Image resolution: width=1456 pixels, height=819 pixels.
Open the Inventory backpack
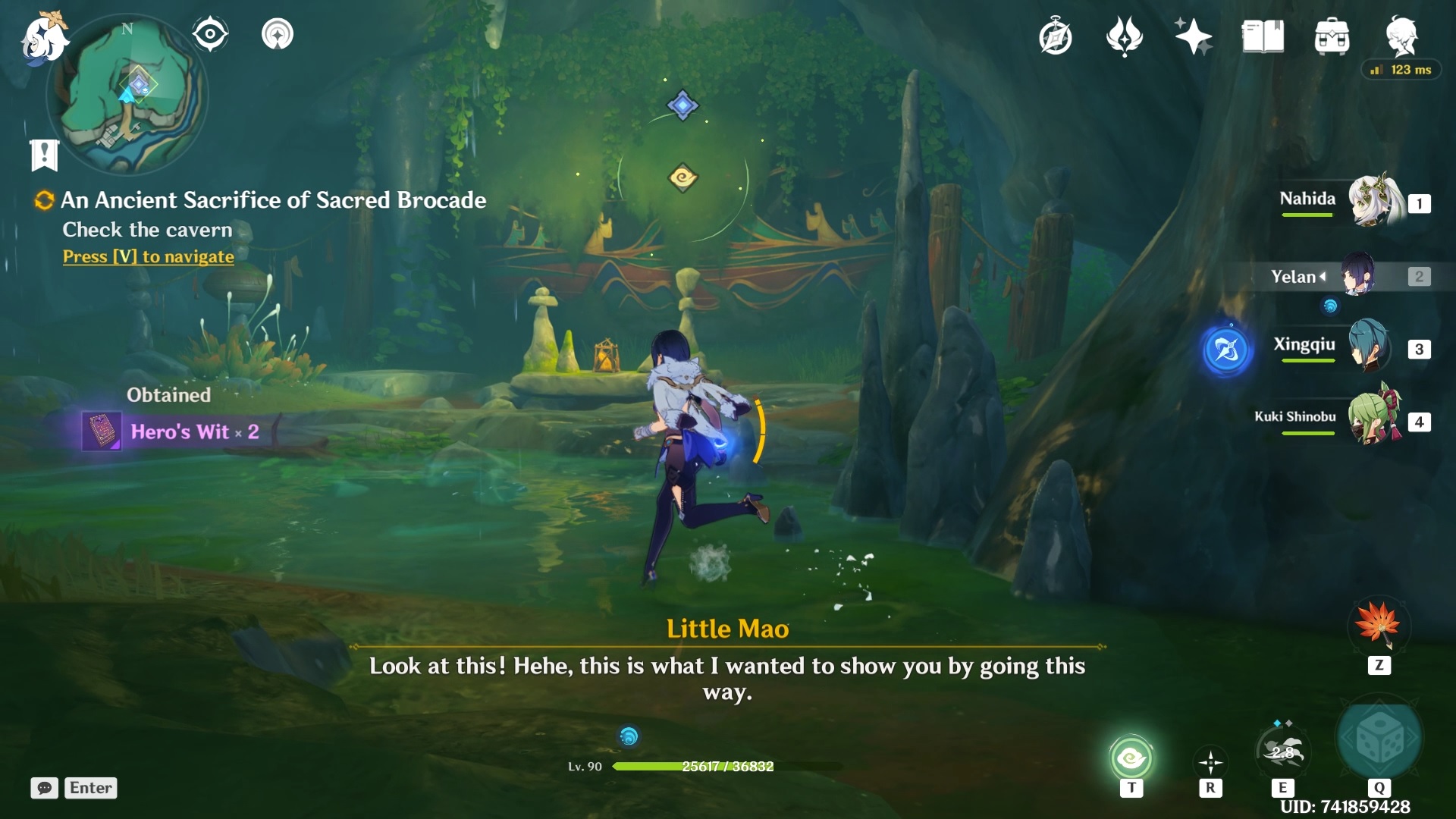[1332, 34]
